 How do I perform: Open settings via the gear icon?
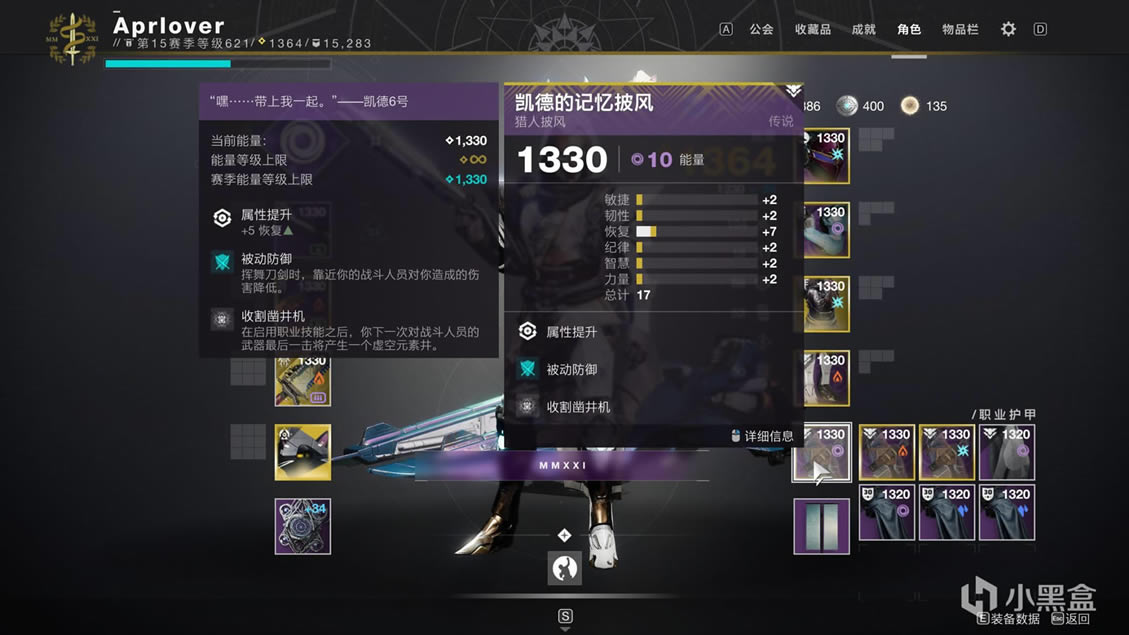click(x=1008, y=29)
